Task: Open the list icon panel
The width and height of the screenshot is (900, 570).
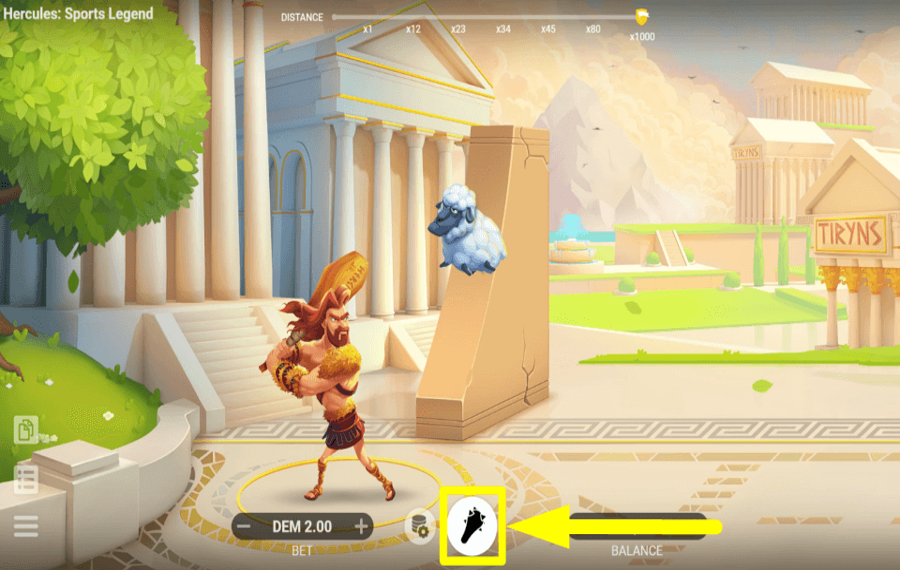Action: 26,479
